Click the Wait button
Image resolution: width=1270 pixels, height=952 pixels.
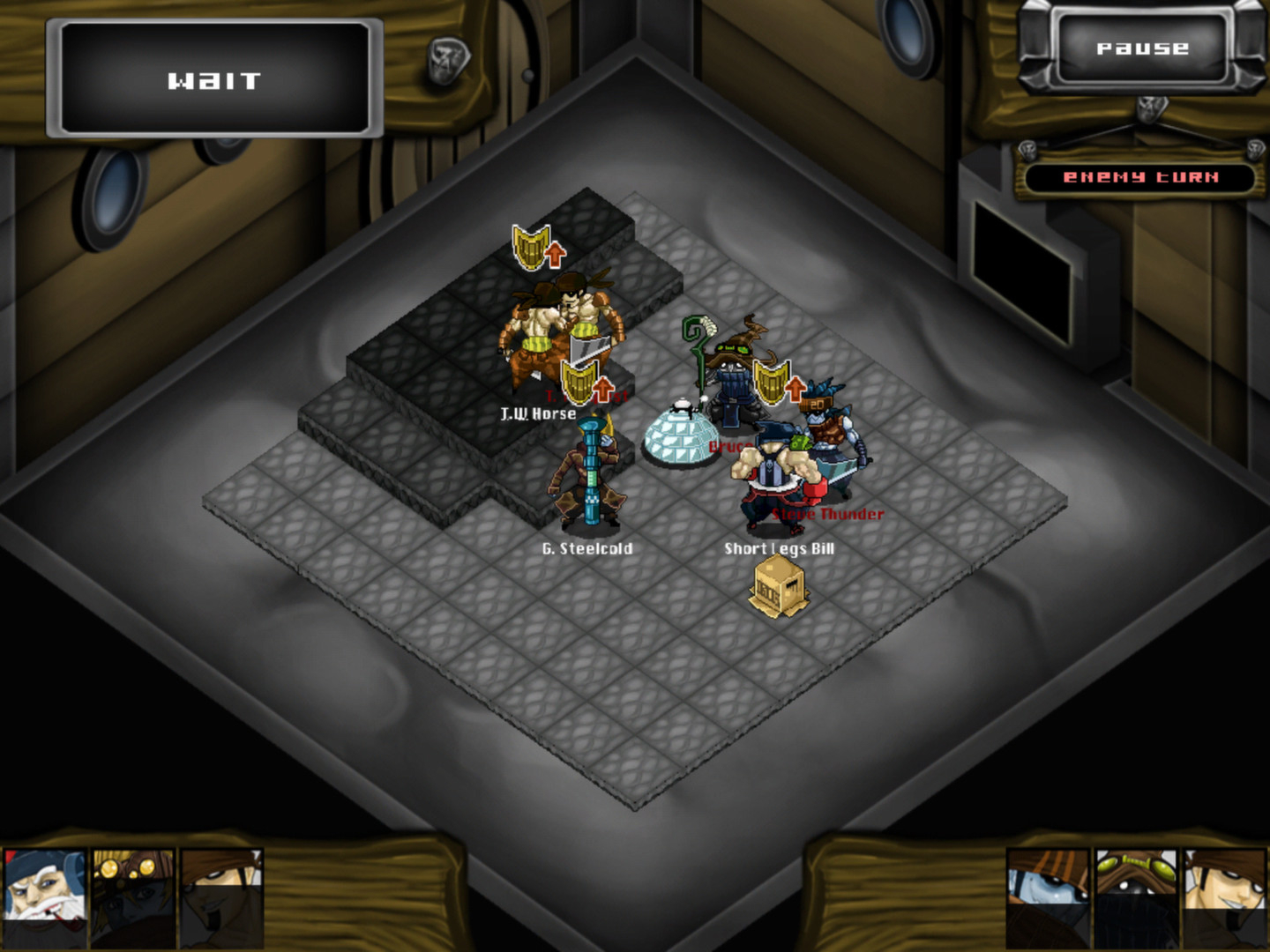click(214, 81)
